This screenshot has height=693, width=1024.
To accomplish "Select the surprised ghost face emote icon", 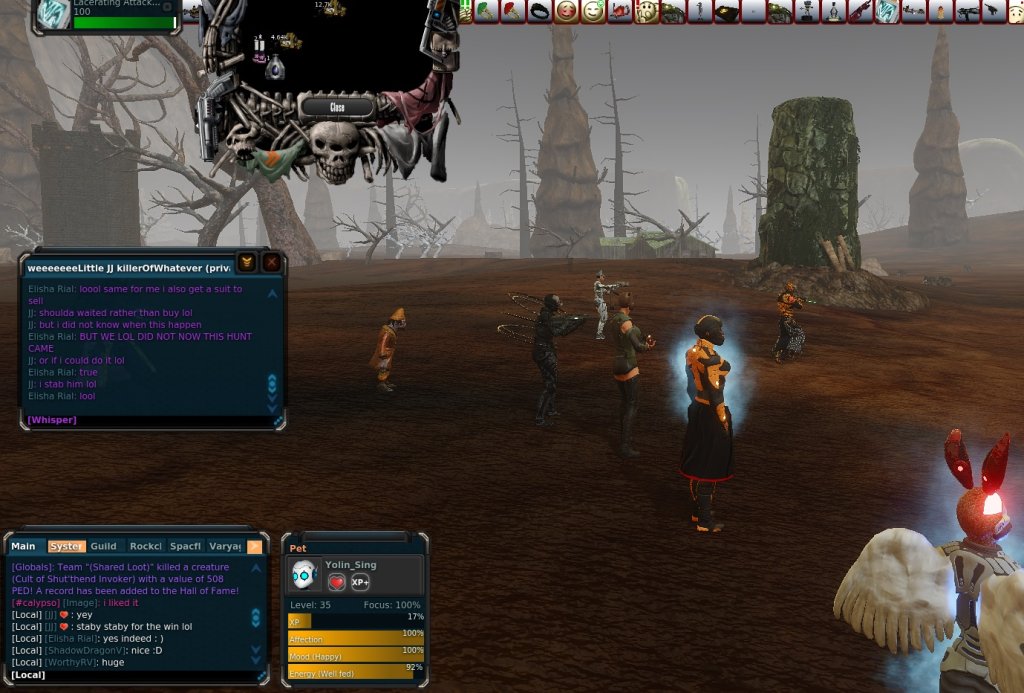I will [x=646, y=12].
